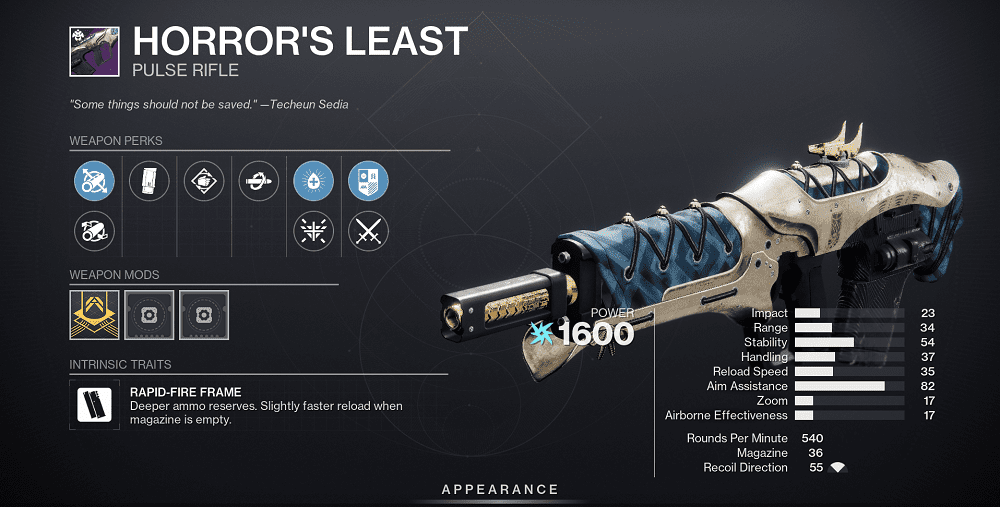Select the burst-crosshair perk icon
The width and height of the screenshot is (1000, 507).
(x=313, y=231)
